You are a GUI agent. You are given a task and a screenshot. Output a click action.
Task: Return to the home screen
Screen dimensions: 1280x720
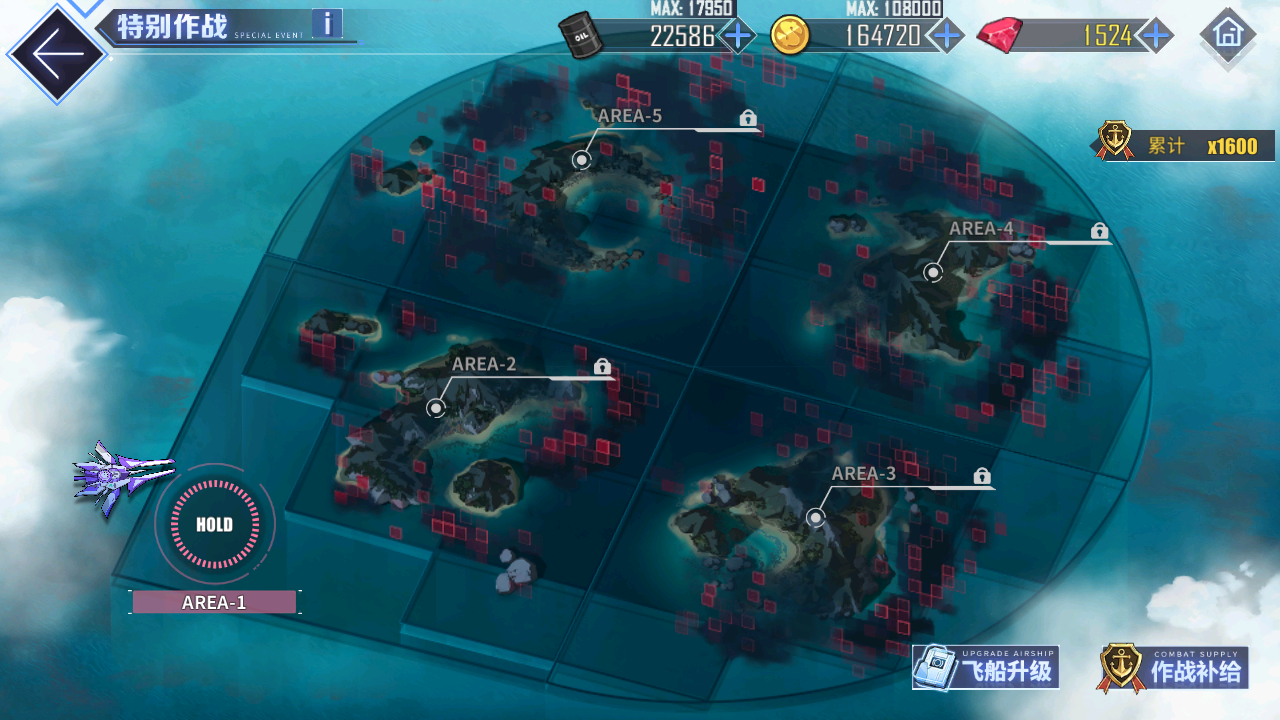1227,34
